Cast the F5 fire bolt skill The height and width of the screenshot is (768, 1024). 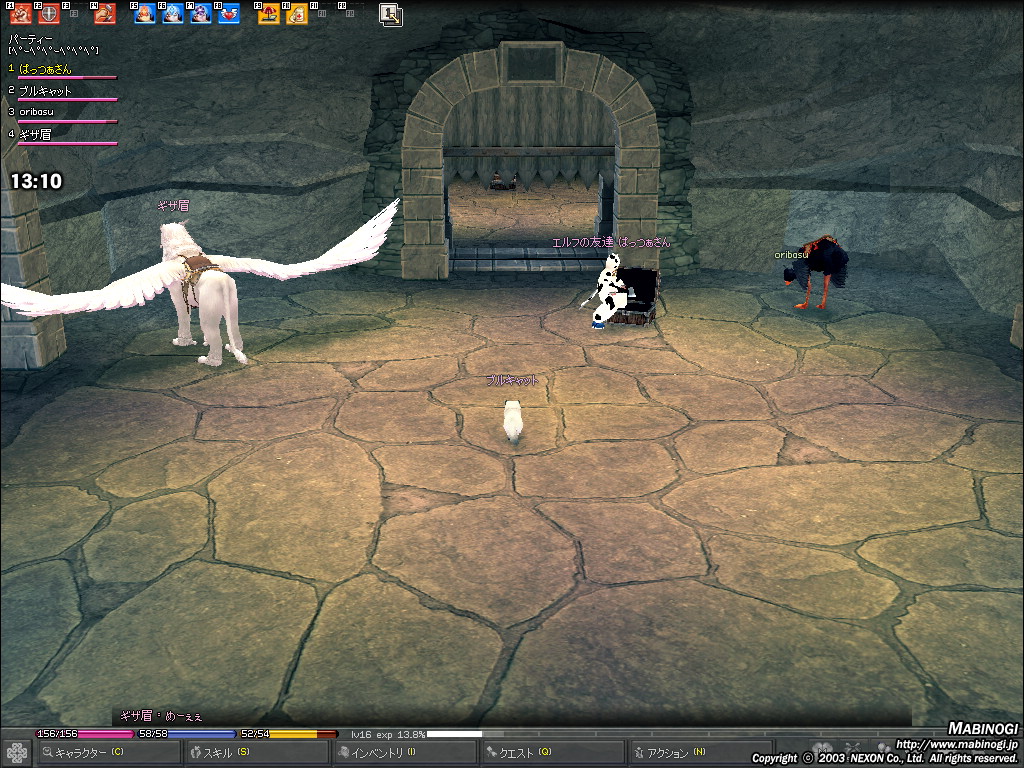(145, 14)
